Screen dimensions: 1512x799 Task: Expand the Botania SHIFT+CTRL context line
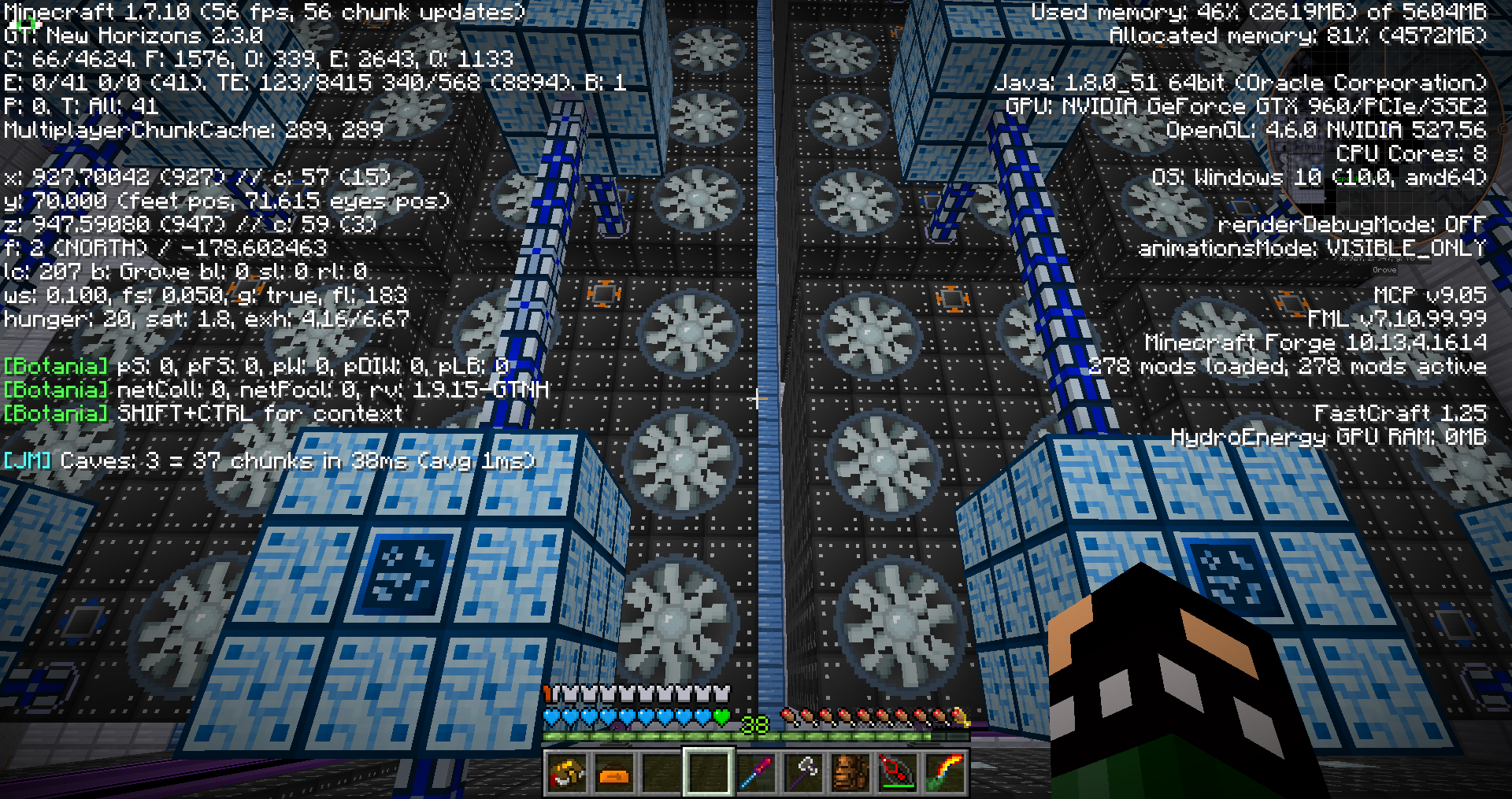pyautogui.click(x=201, y=413)
